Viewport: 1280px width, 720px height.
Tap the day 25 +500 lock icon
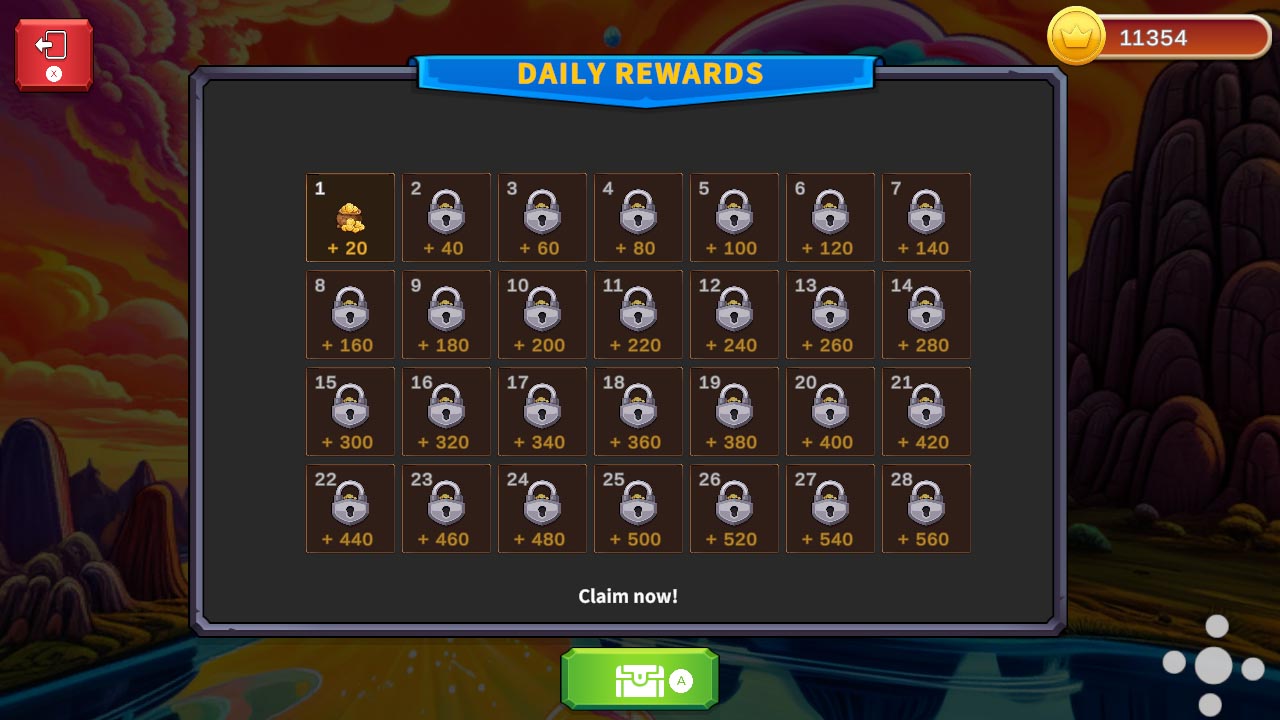(638, 506)
